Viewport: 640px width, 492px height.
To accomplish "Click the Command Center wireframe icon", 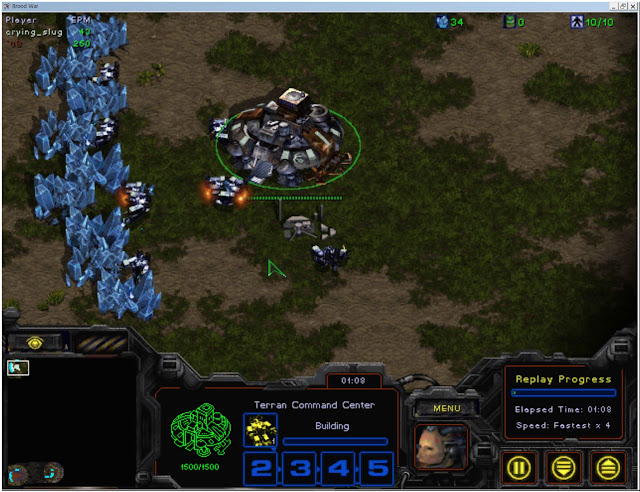I will tap(200, 432).
